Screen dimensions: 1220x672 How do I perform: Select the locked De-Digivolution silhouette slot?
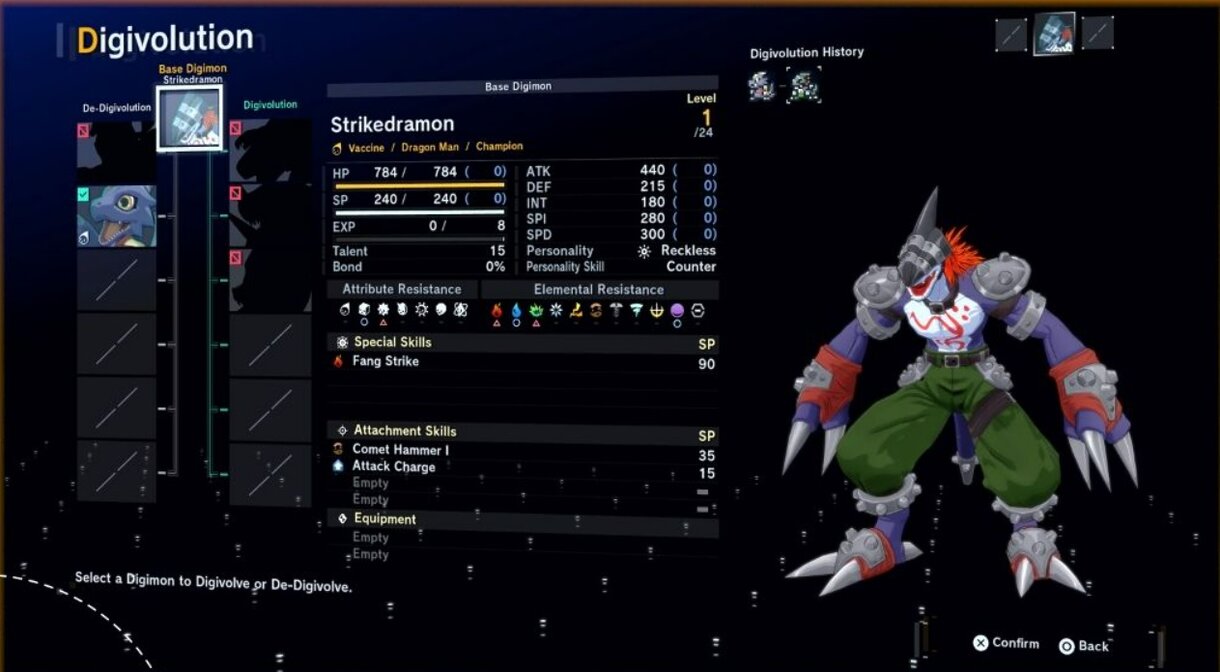click(117, 152)
